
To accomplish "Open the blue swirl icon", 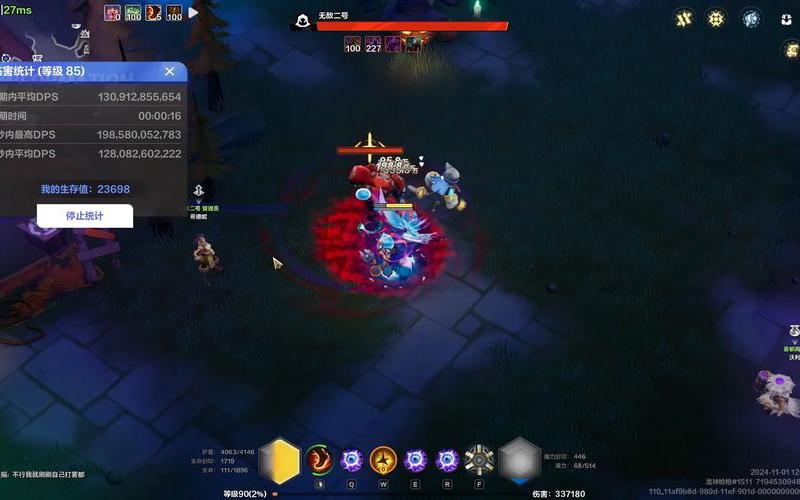I will [750, 18].
